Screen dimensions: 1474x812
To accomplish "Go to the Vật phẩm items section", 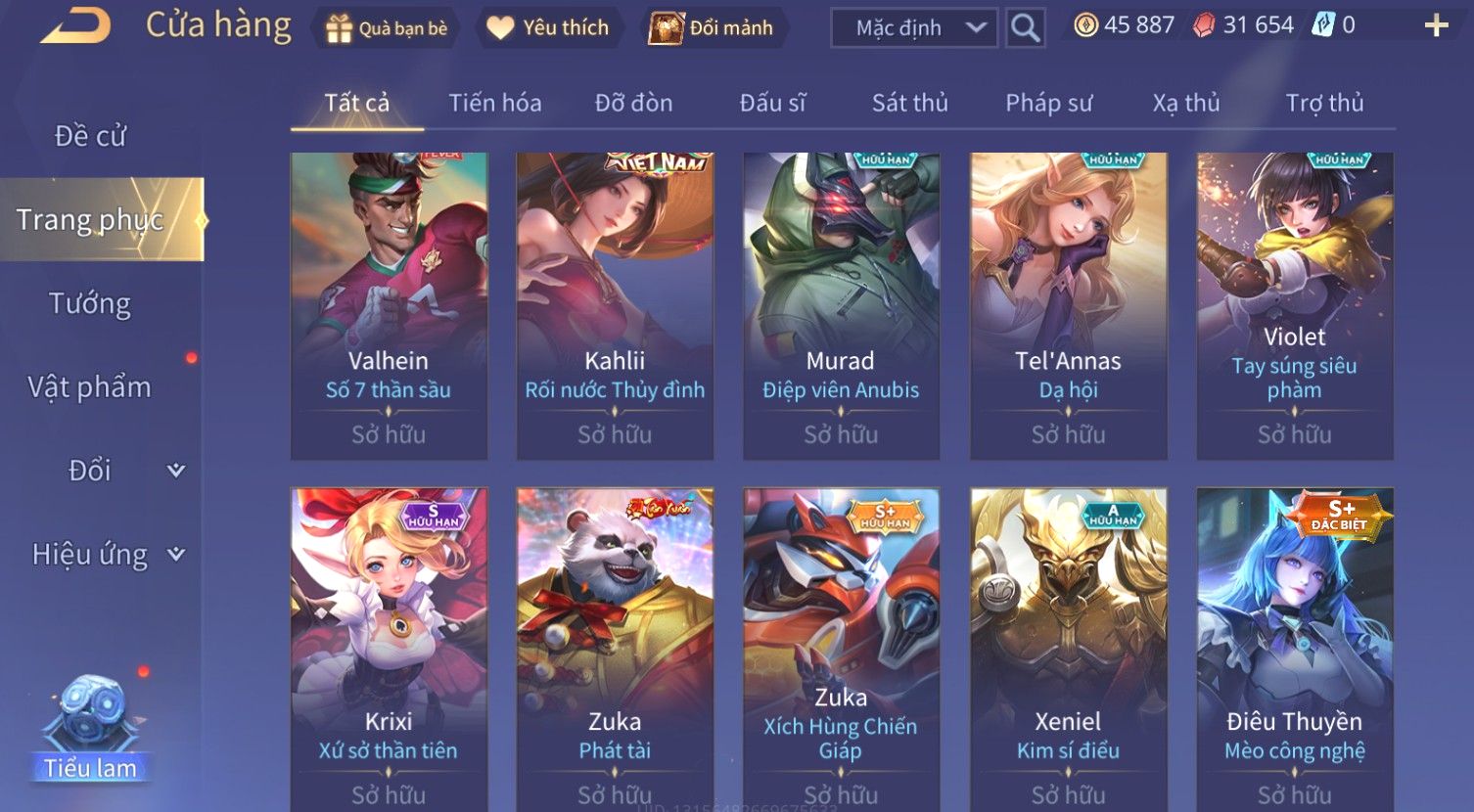I will (x=90, y=387).
